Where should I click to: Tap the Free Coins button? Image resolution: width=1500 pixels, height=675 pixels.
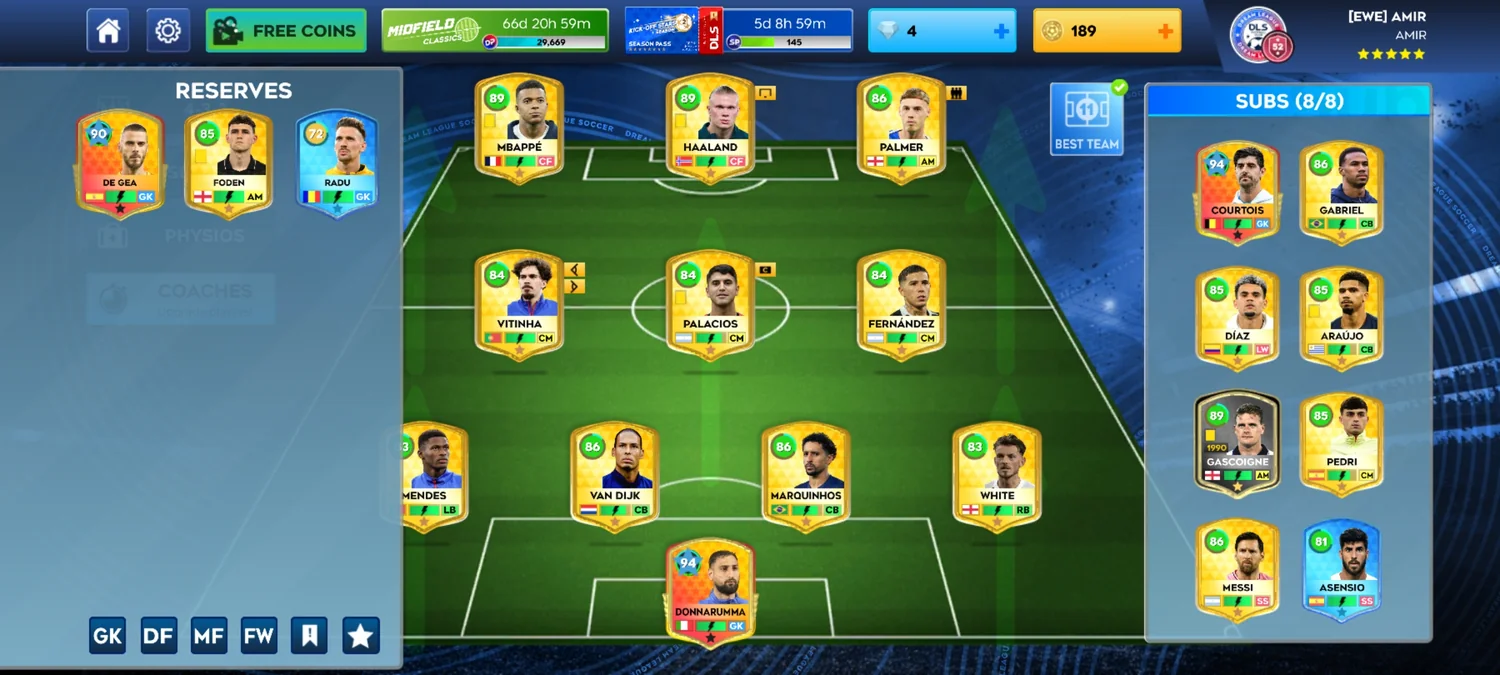click(286, 31)
